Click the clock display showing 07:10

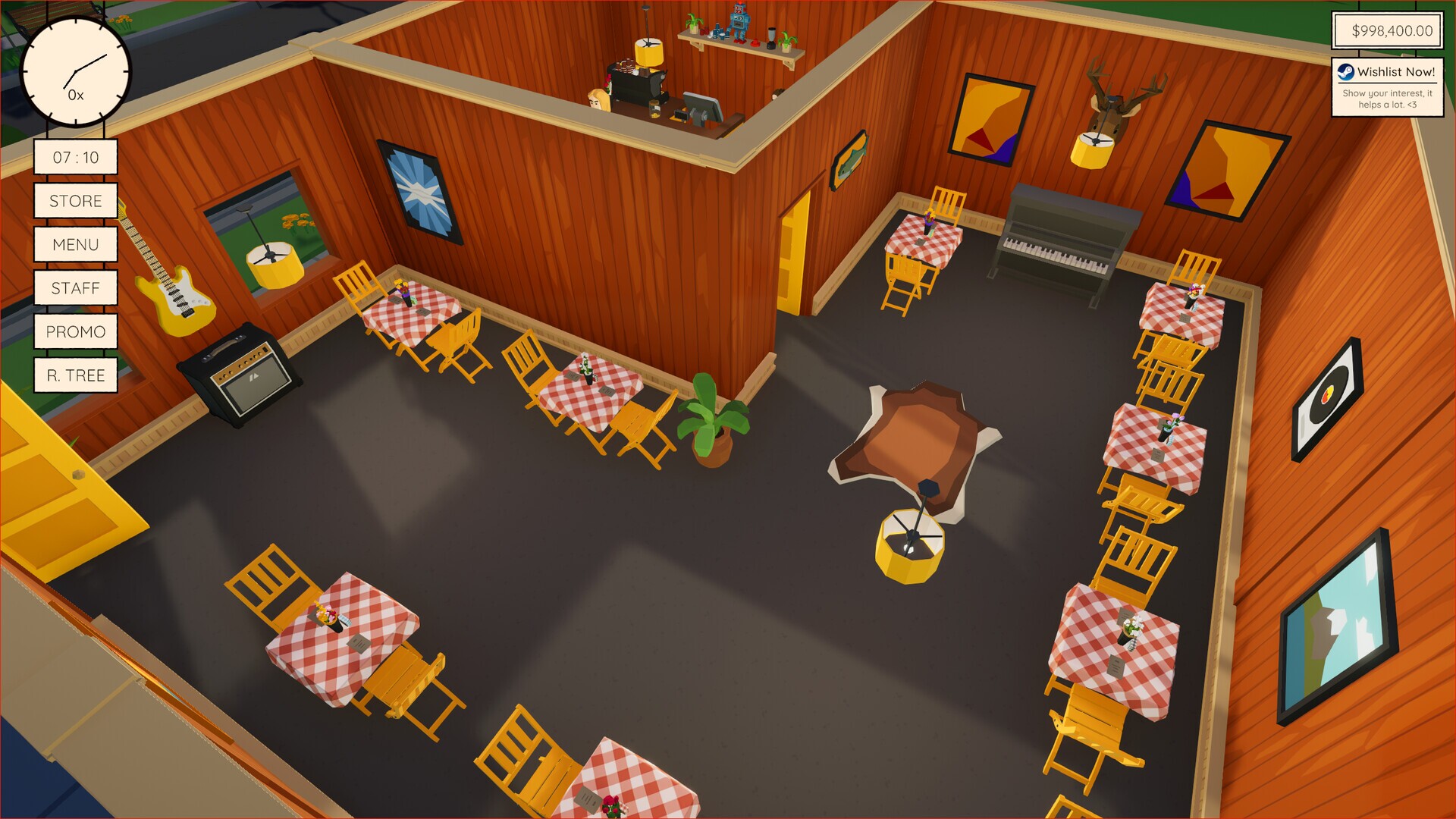pyautogui.click(x=75, y=157)
